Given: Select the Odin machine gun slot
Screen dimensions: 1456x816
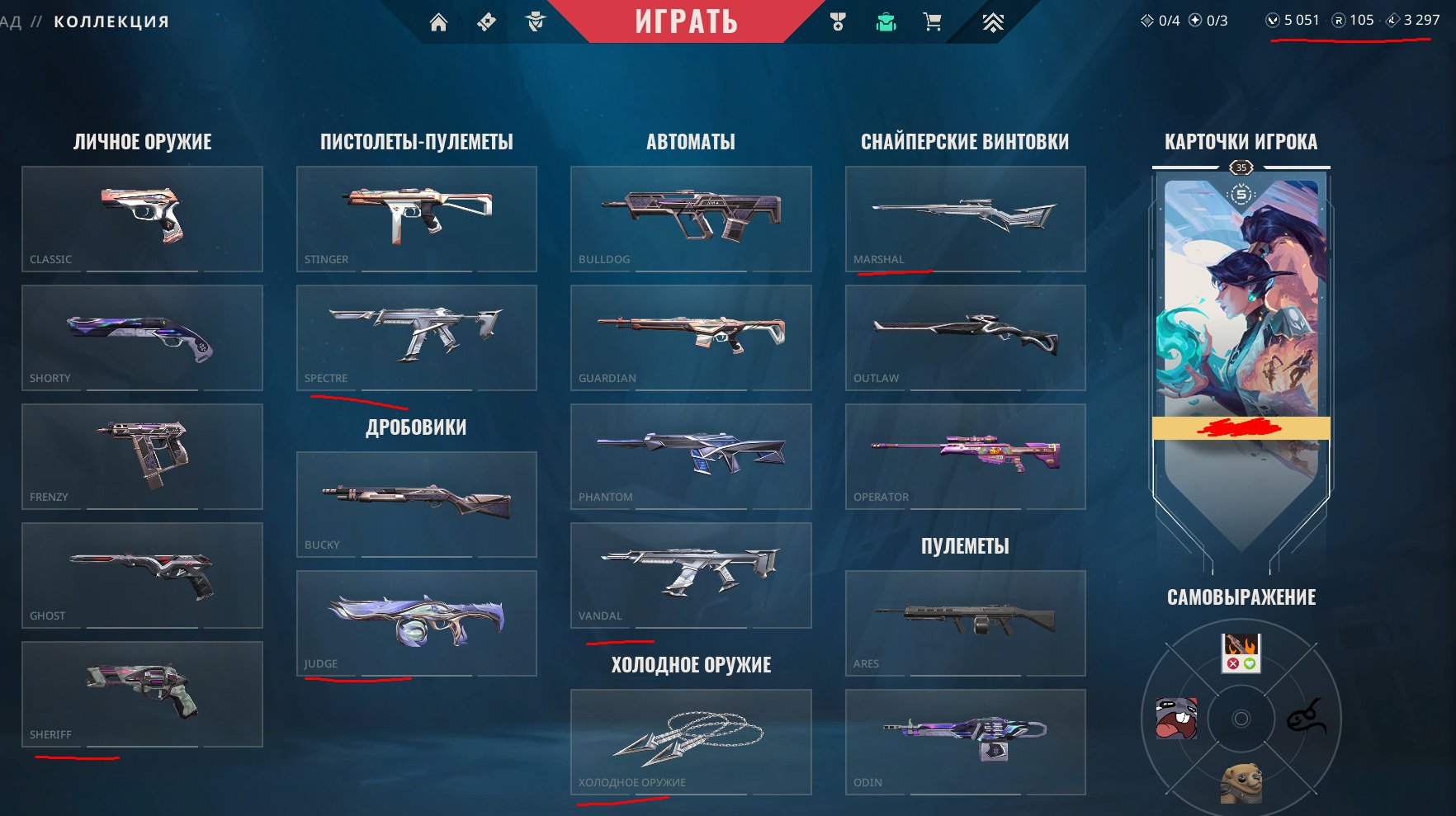Looking at the screenshot, I should click(x=965, y=742).
